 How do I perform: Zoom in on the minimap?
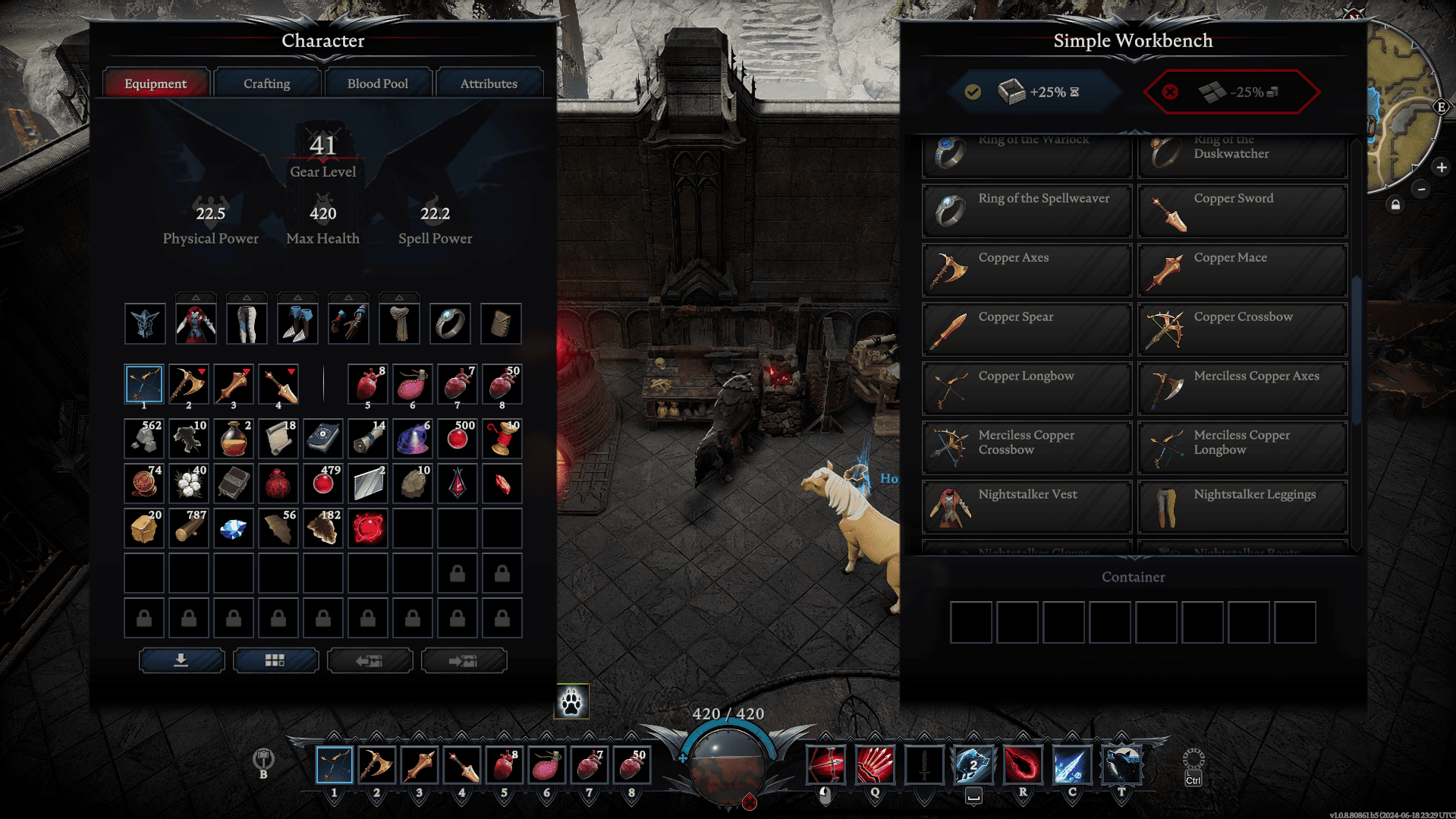1441,167
